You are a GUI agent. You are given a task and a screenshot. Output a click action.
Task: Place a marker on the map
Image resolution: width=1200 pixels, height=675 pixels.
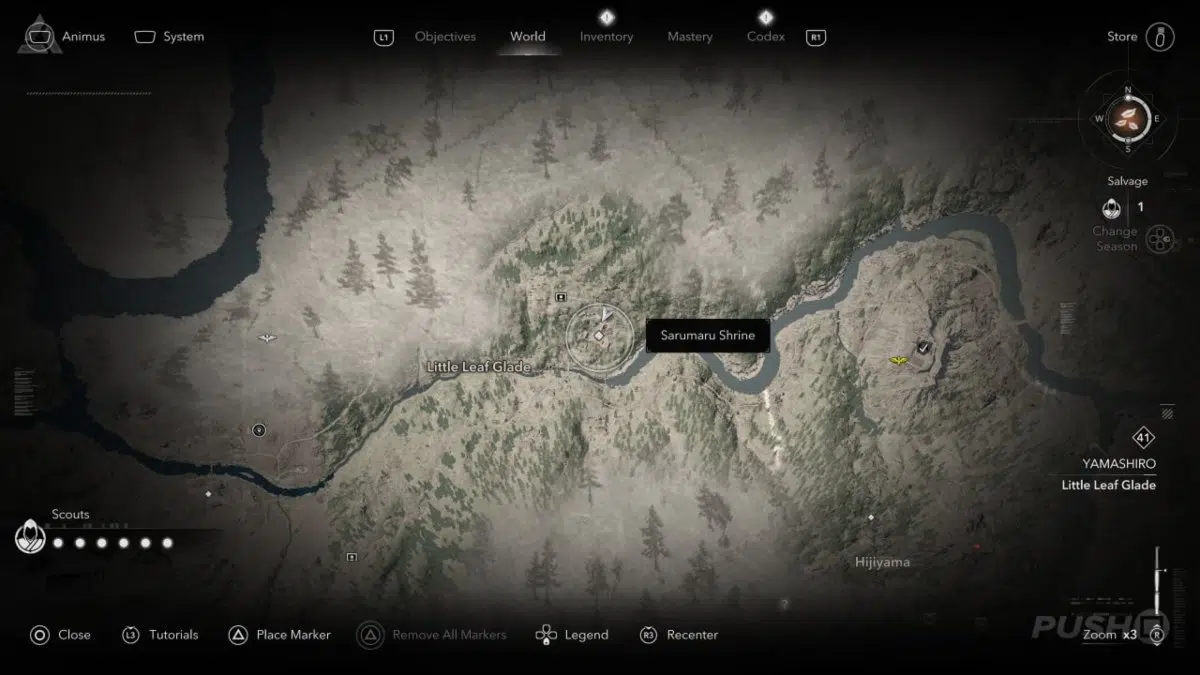click(x=279, y=635)
